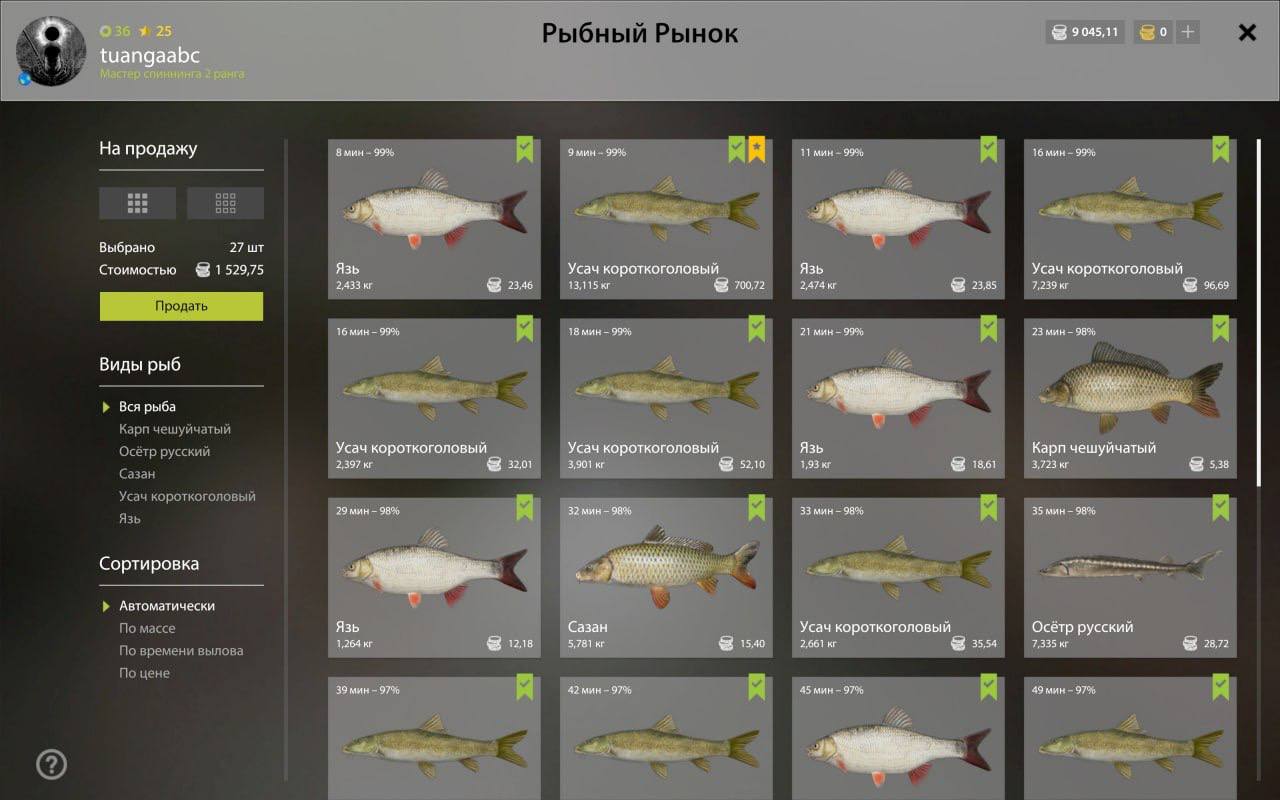Screen dimensions: 1280x800
Task: Sort fish По массе
Action: pyautogui.click(x=147, y=628)
